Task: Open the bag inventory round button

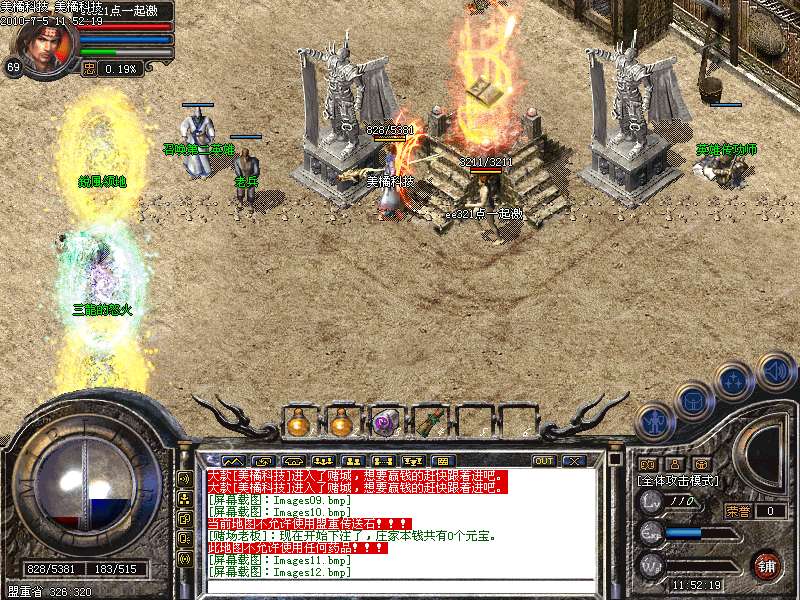Action: (x=693, y=402)
